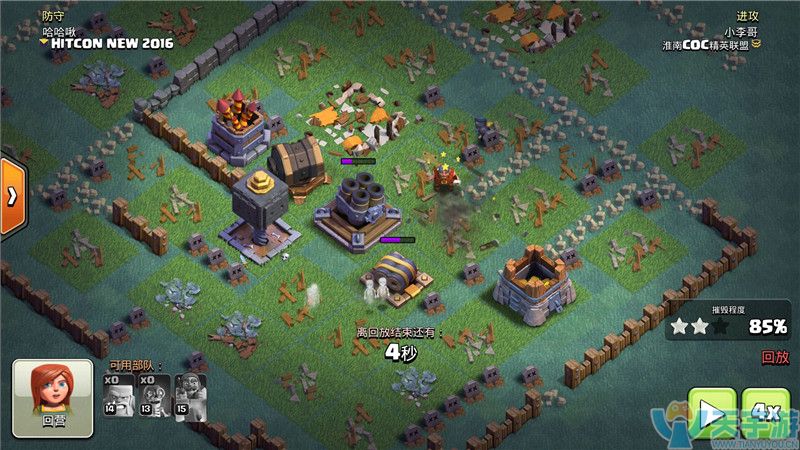The image size is (800, 450).
Task: Expand the orange arrow side panel
Action: coord(11,194)
